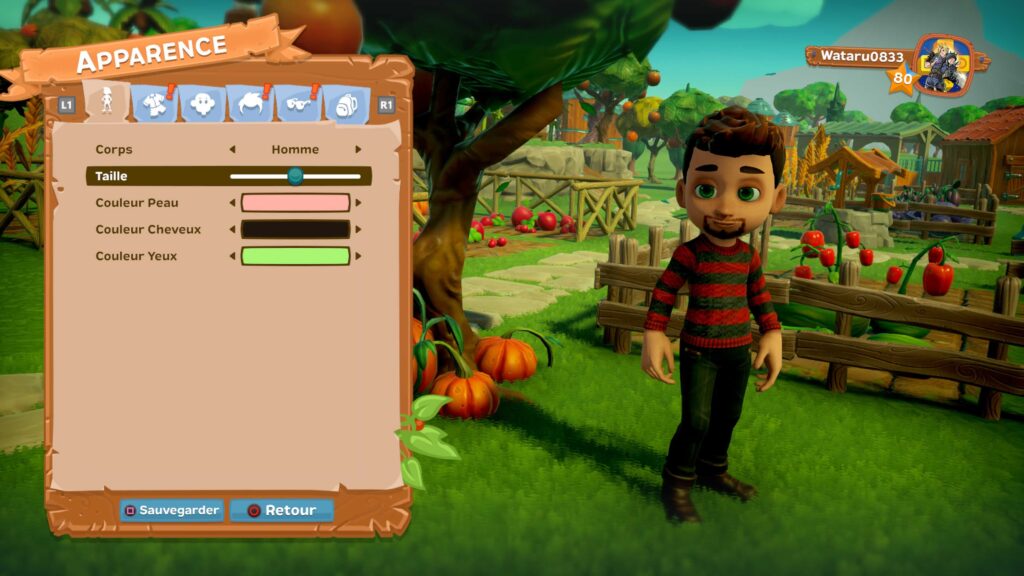The height and width of the screenshot is (576, 1024).
Task: Save appearance with Sauvegarder
Action: coord(171,510)
